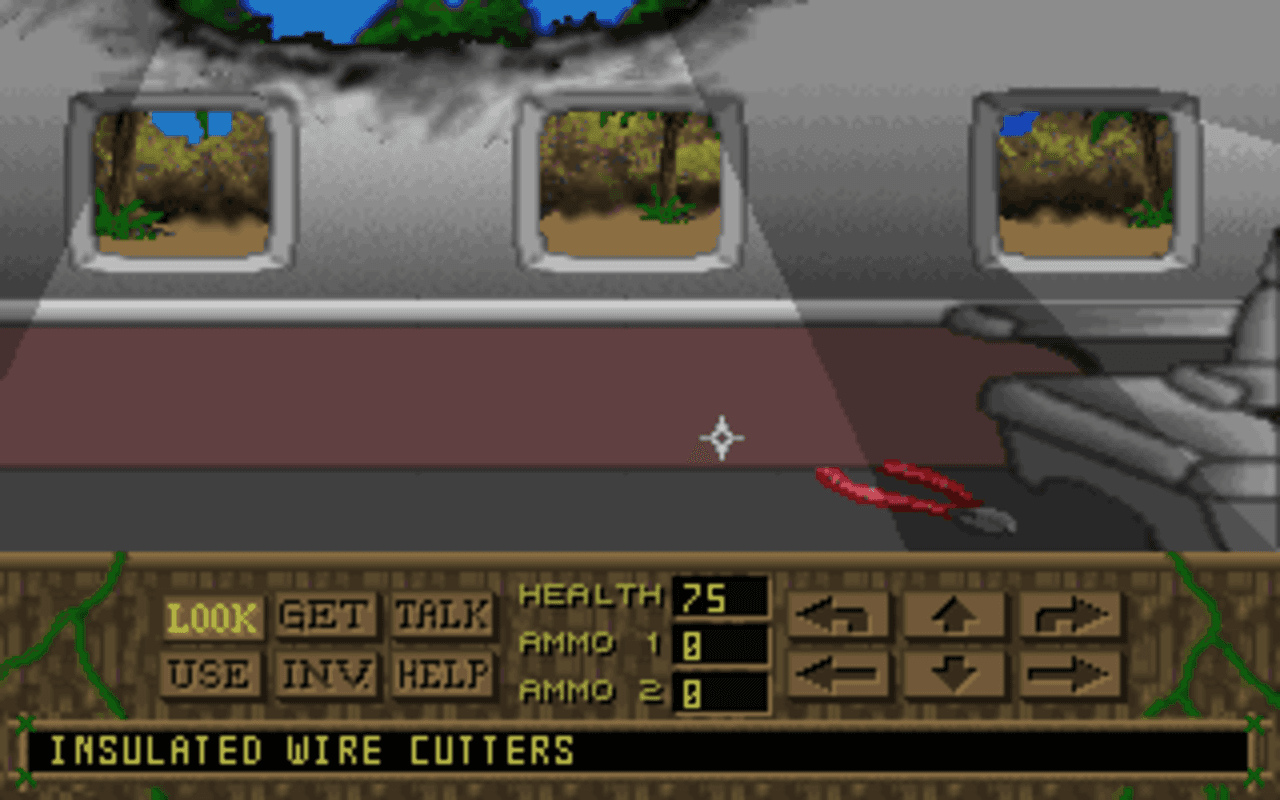Image resolution: width=1280 pixels, height=800 pixels.
Task: Select the GET command
Action: tap(324, 616)
